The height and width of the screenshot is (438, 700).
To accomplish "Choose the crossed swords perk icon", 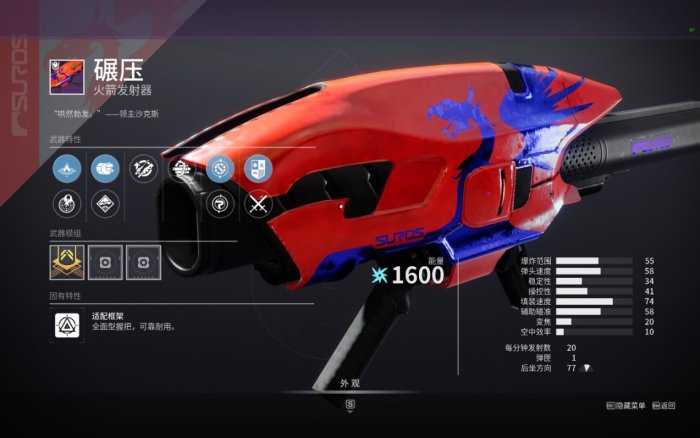I will click(x=259, y=204).
